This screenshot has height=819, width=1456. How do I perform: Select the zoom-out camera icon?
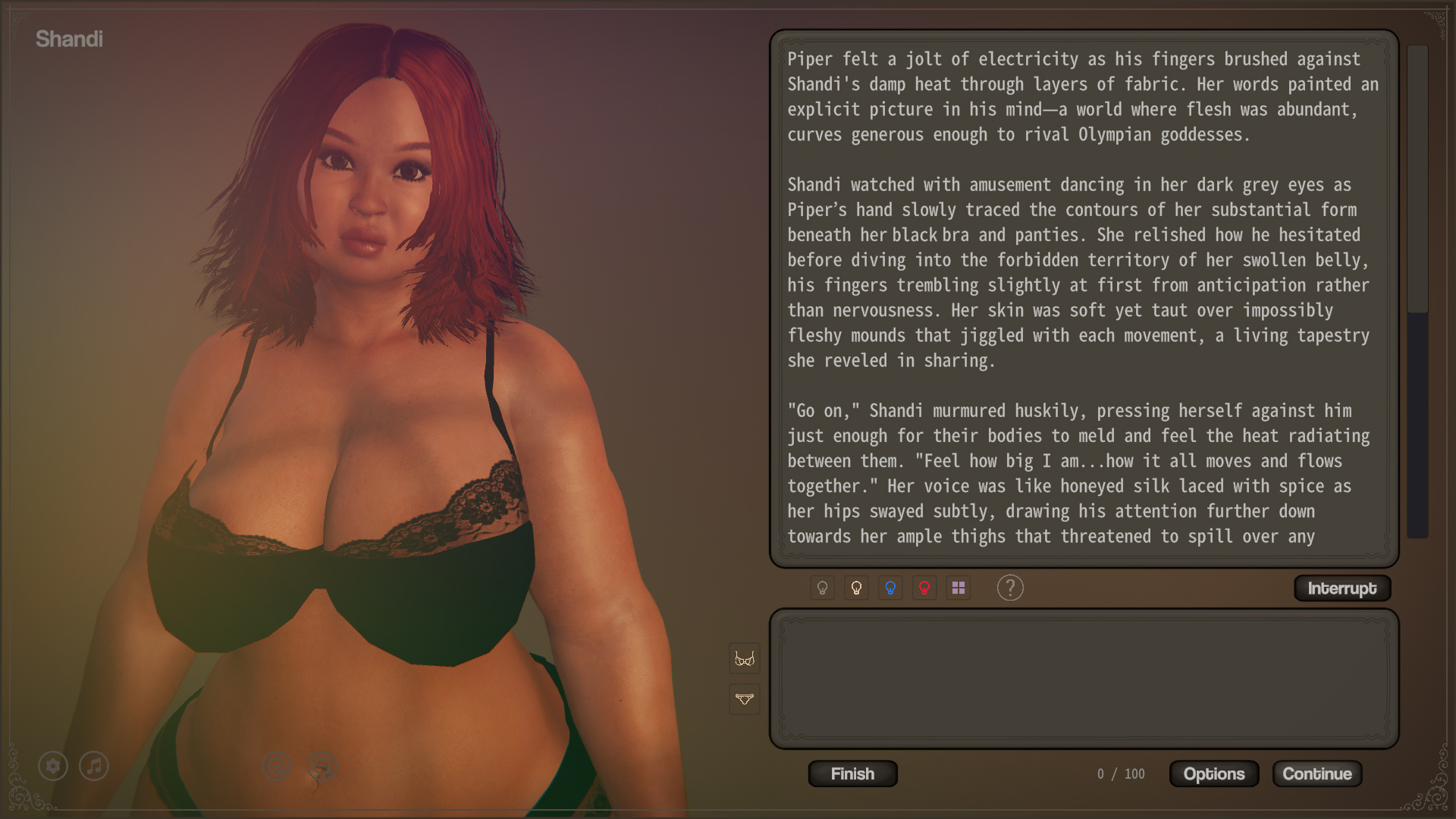pyautogui.click(x=320, y=766)
